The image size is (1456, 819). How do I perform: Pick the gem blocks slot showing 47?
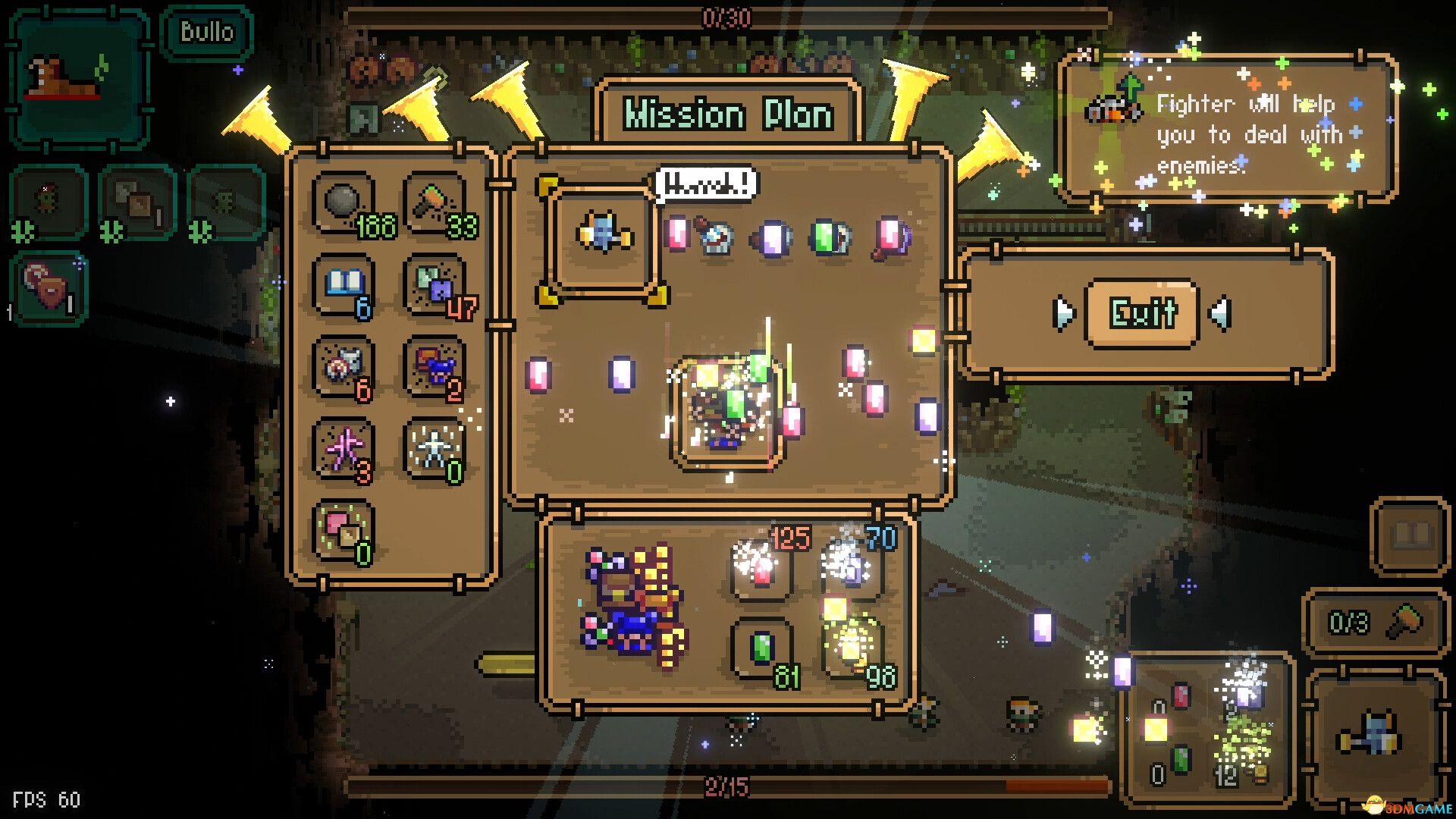(x=435, y=286)
